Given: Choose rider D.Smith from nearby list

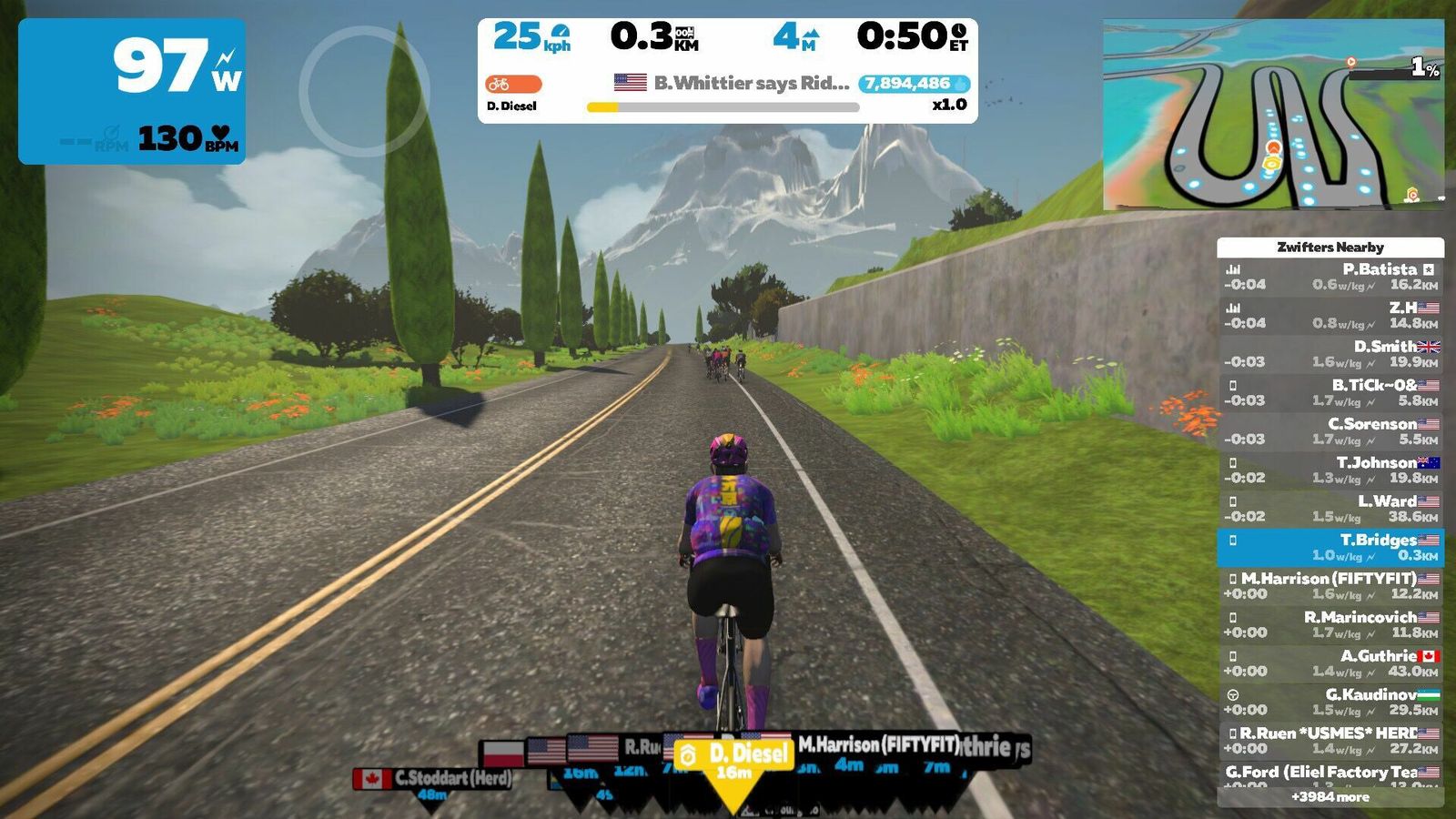Looking at the screenshot, I should (1330, 354).
